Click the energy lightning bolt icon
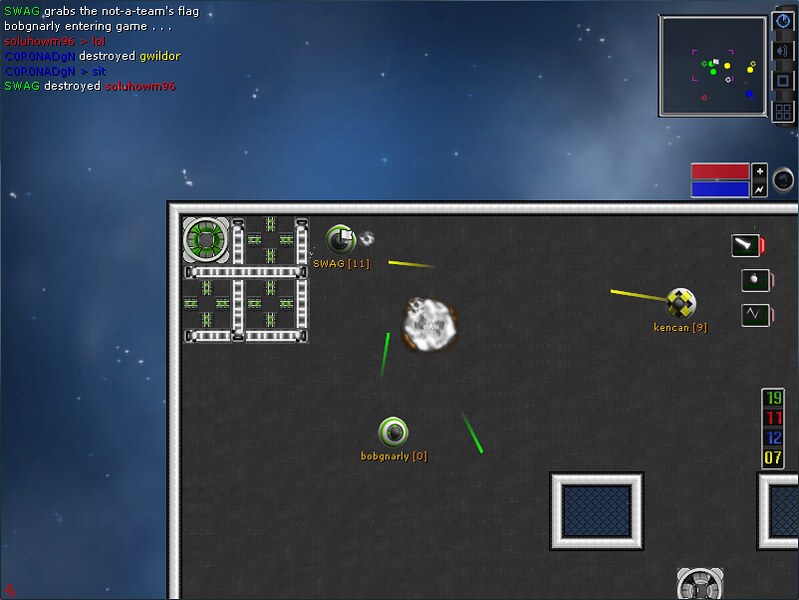 click(759, 188)
